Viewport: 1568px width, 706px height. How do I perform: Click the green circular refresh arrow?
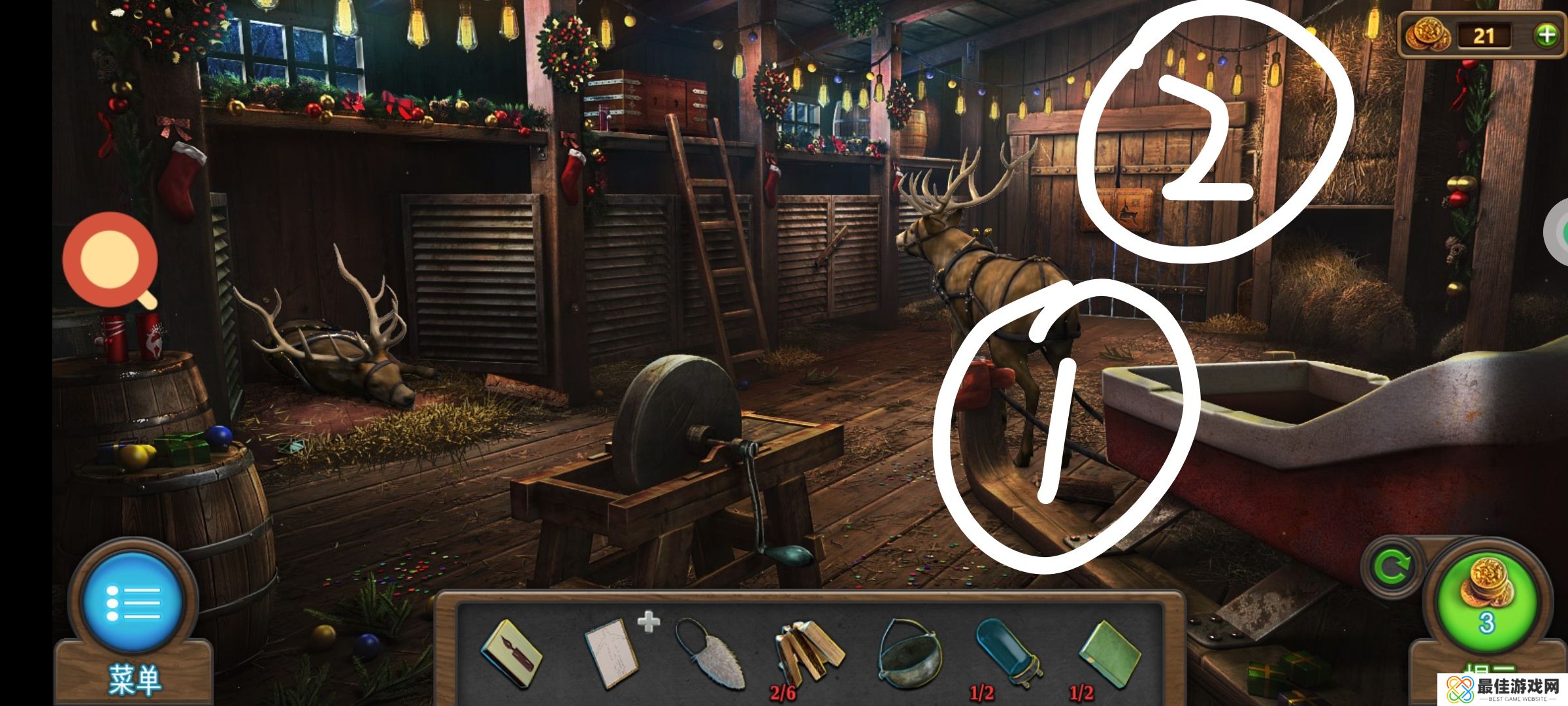point(1390,567)
